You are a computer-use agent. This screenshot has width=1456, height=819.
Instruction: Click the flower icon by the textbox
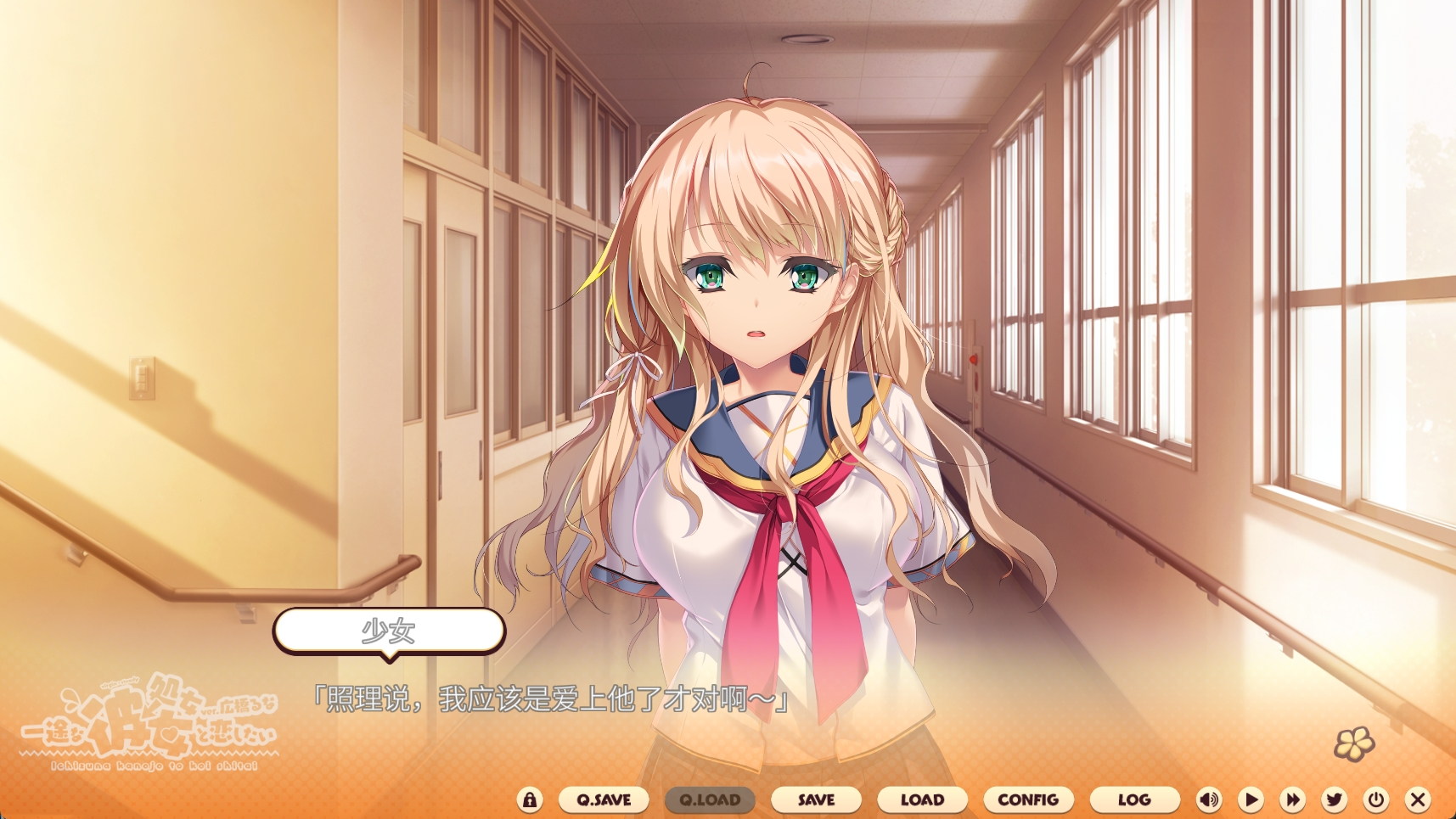pyautogui.click(x=1354, y=743)
